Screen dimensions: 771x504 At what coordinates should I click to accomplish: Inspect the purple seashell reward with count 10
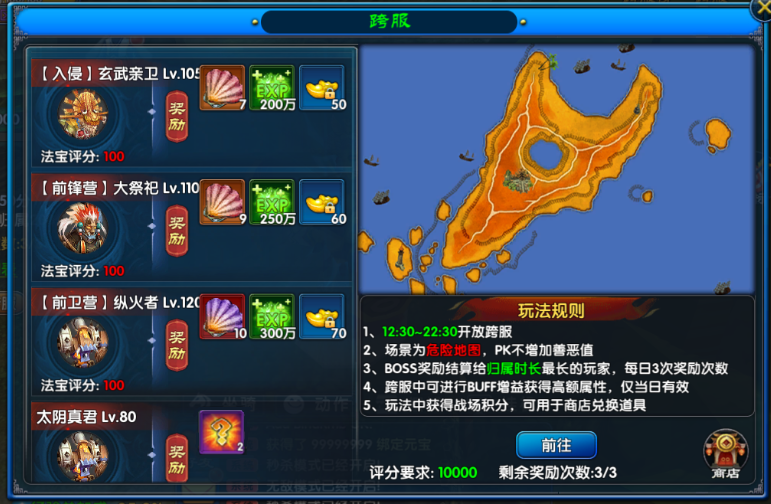tap(221, 316)
